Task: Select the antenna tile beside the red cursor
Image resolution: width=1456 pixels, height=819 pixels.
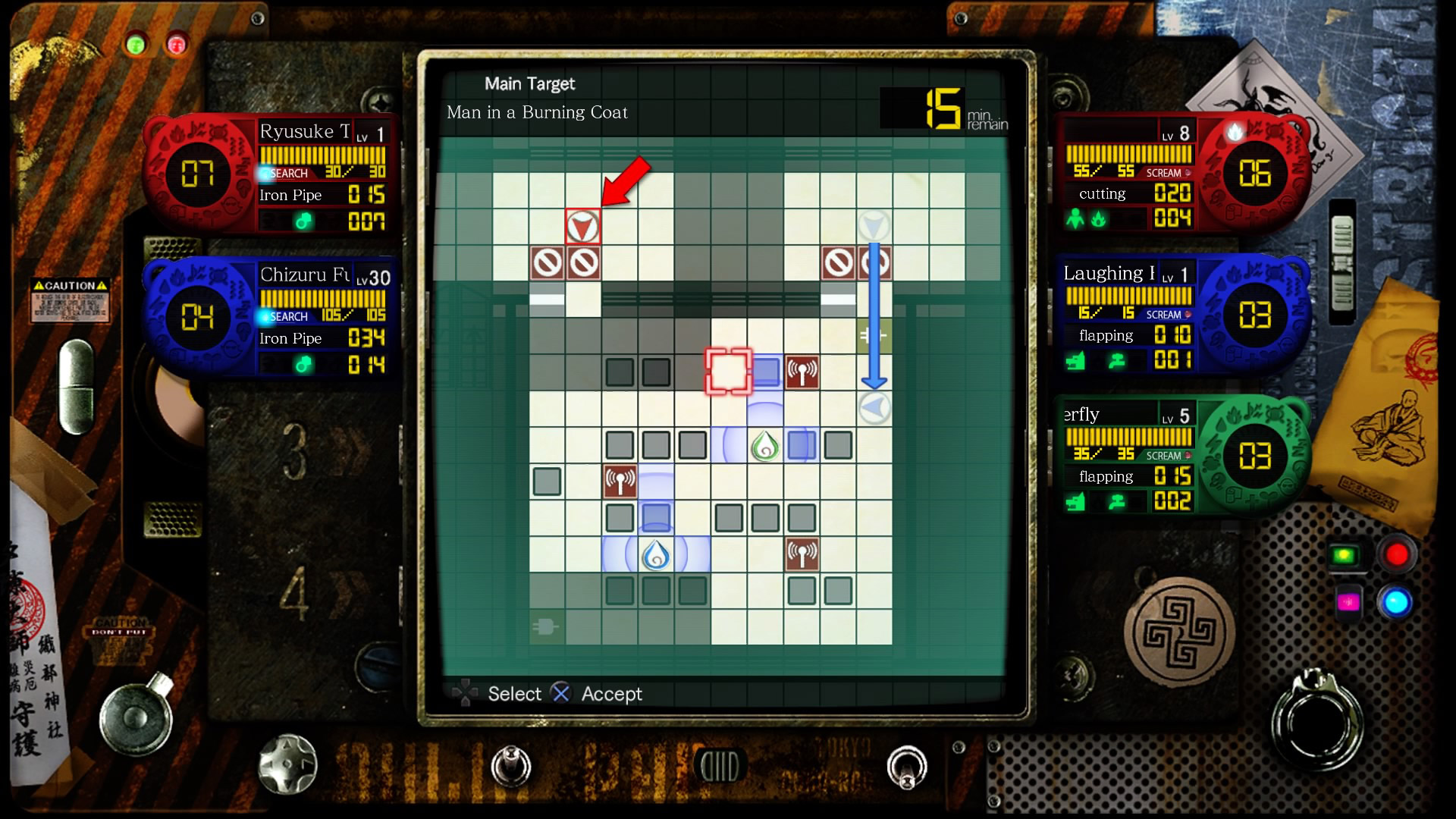Action: point(802,372)
